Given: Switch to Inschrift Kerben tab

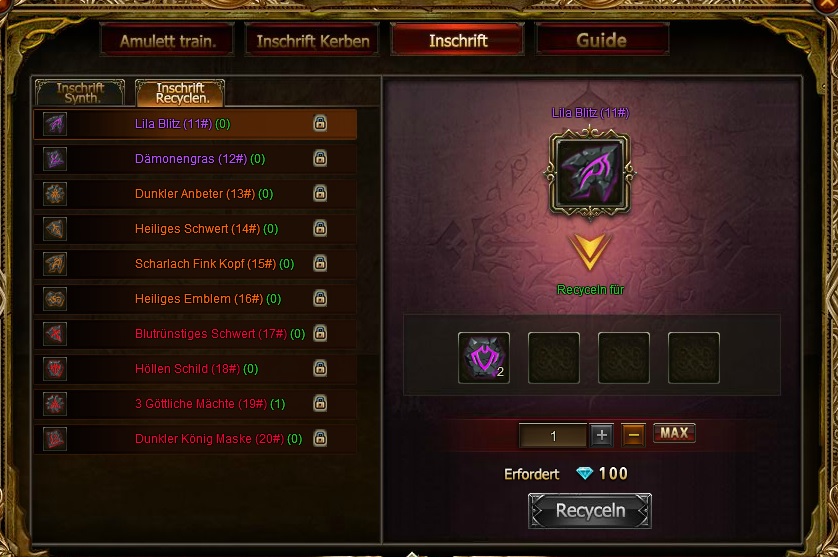Looking at the screenshot, I should [x=313, y=41].
